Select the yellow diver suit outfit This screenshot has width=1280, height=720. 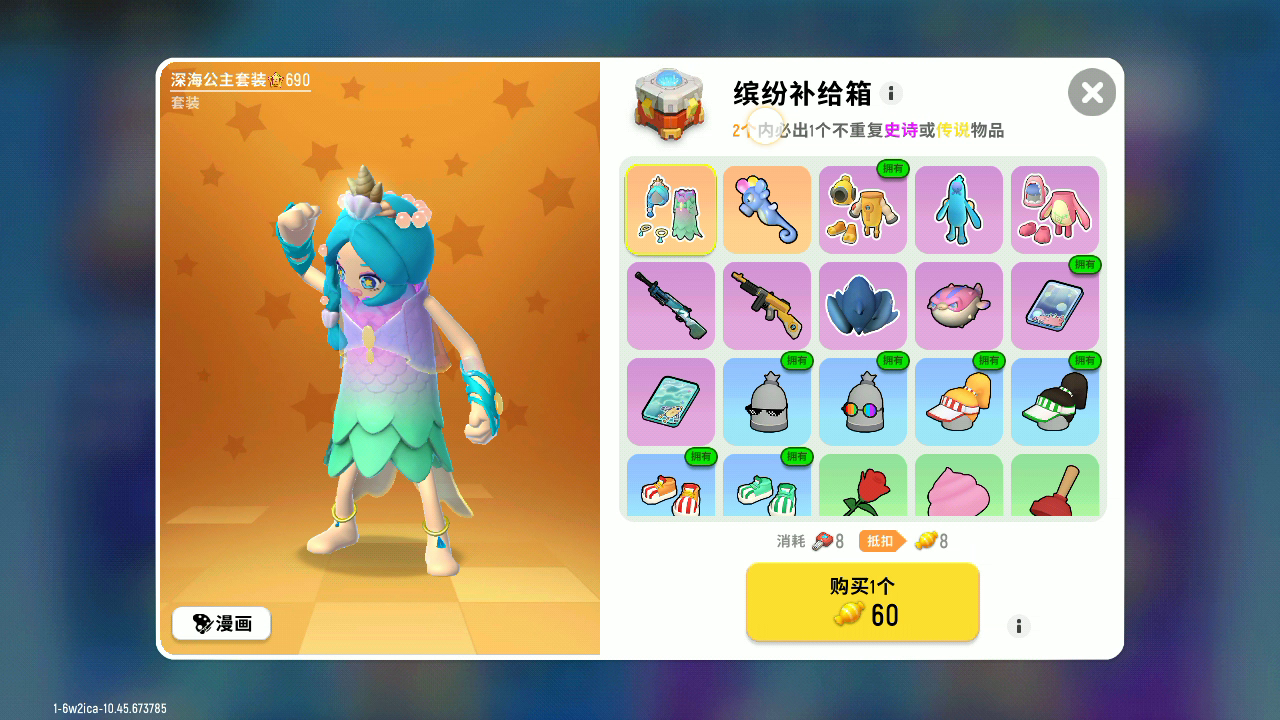pyautogui.click(x=862, y=209)
